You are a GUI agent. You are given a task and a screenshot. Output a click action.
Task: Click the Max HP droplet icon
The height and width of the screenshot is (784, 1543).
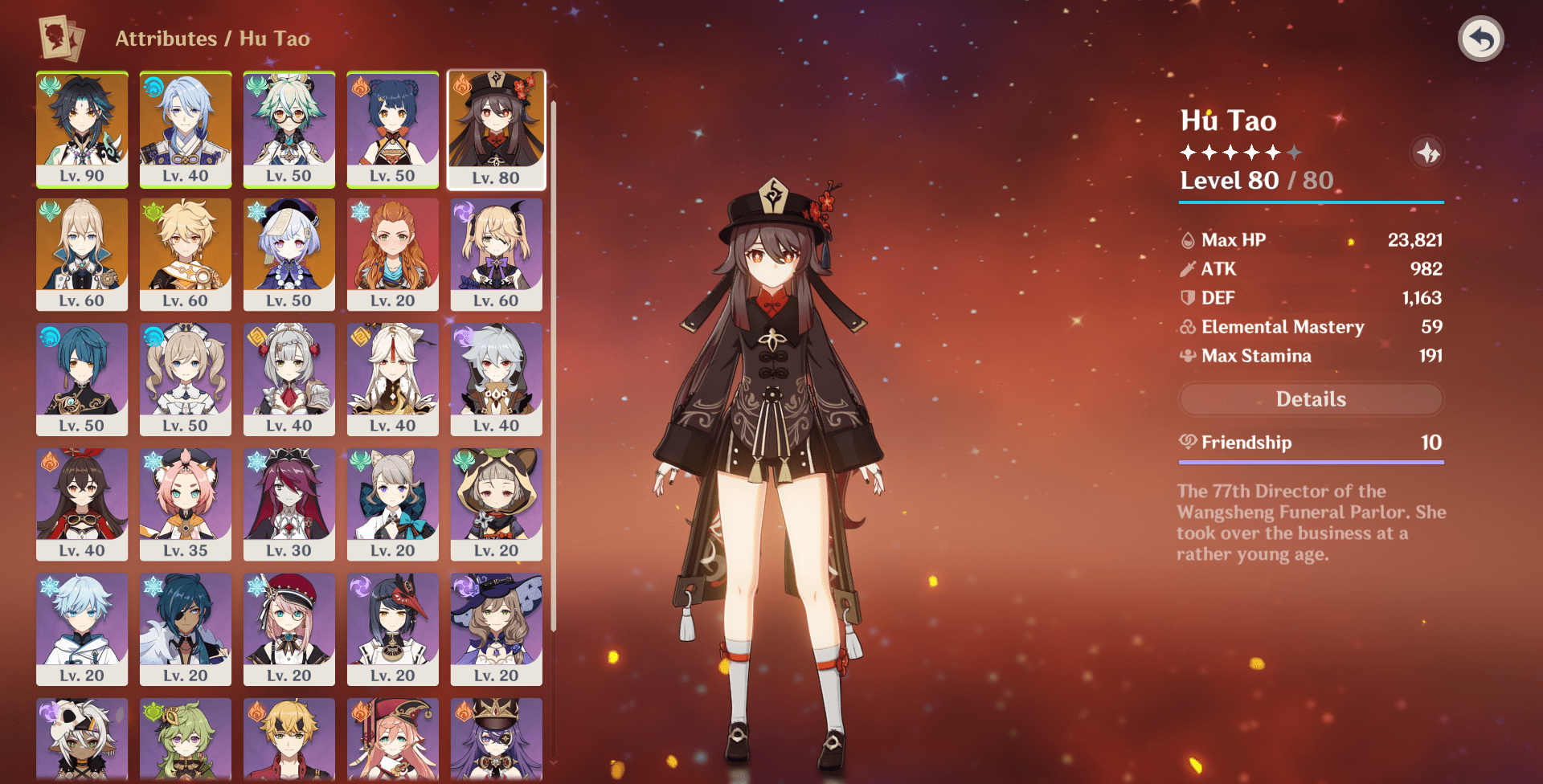tap(1187, 239)
